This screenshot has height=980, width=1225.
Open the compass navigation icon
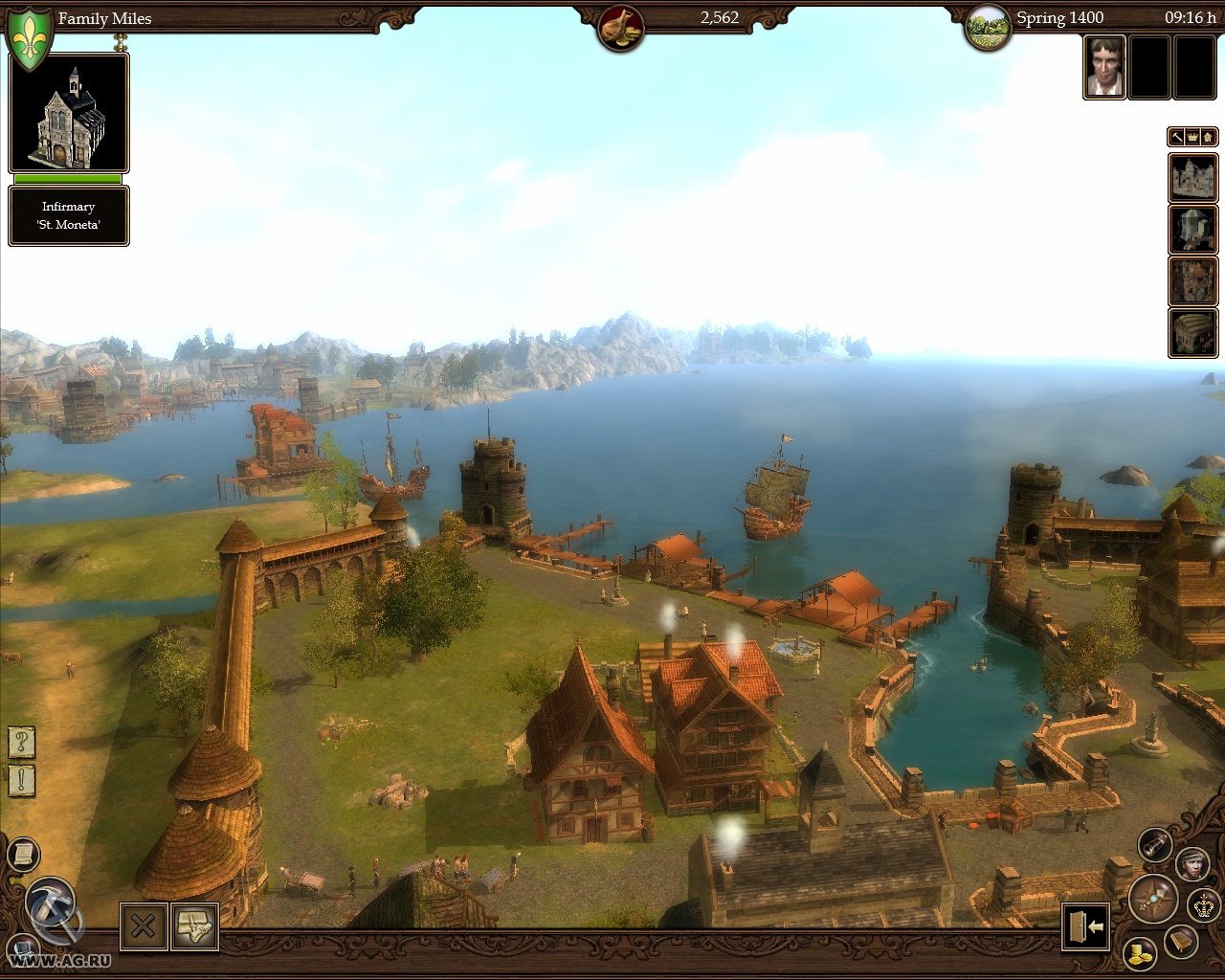pyautogui.click(x=1154, y=899)
